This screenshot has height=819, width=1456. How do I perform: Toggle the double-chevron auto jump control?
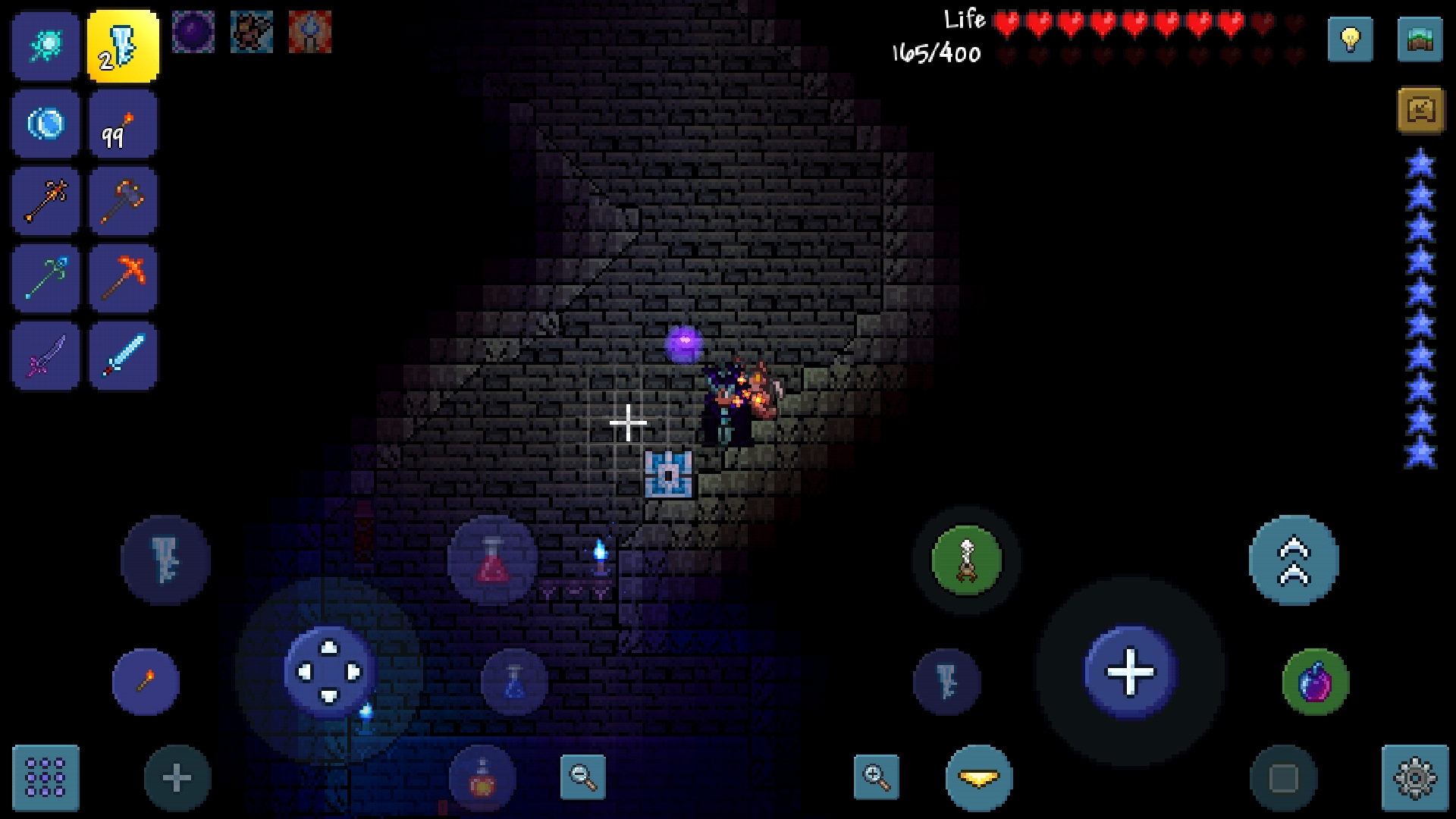[1294, 559]
